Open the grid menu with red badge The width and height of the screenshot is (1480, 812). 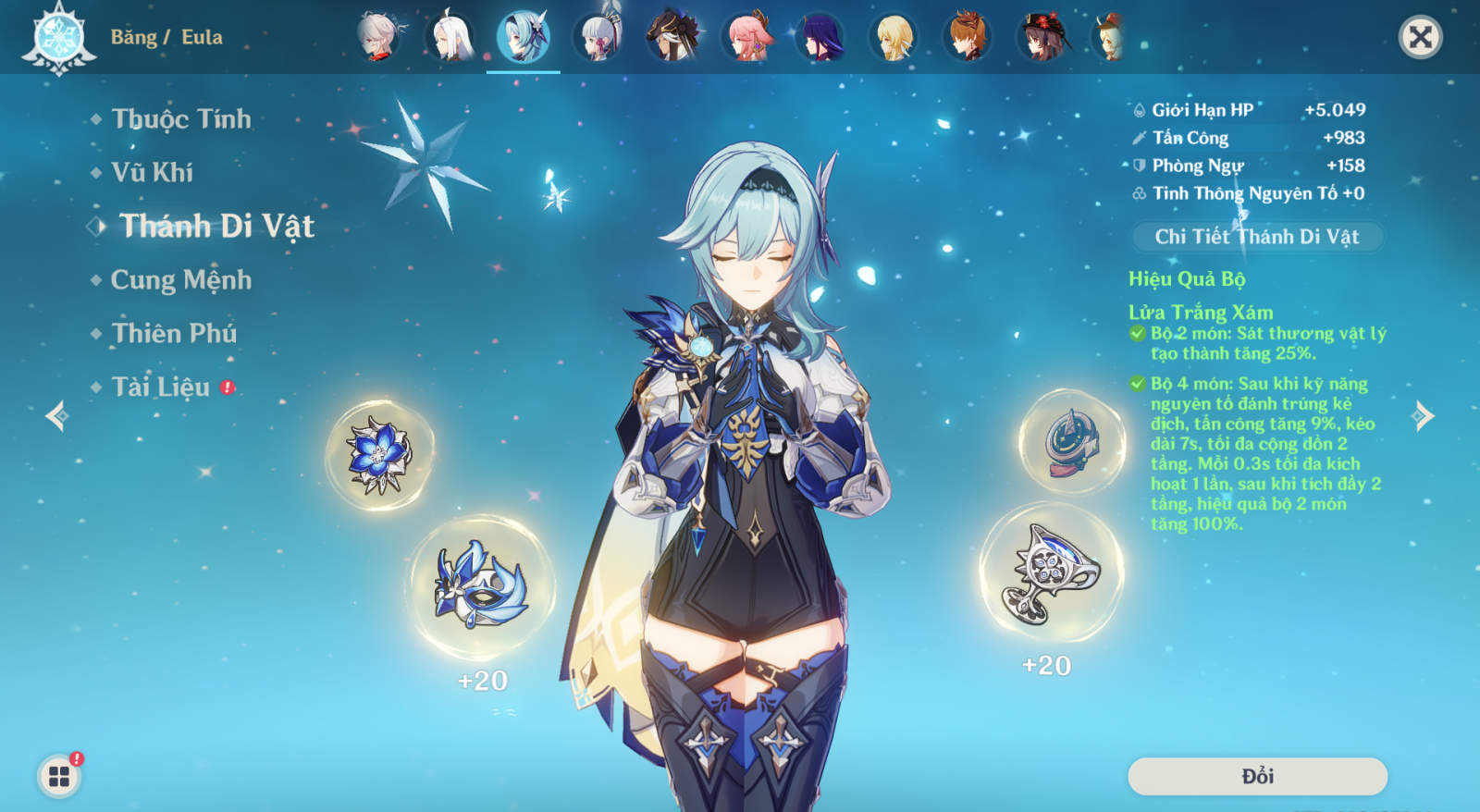(57, 777)
